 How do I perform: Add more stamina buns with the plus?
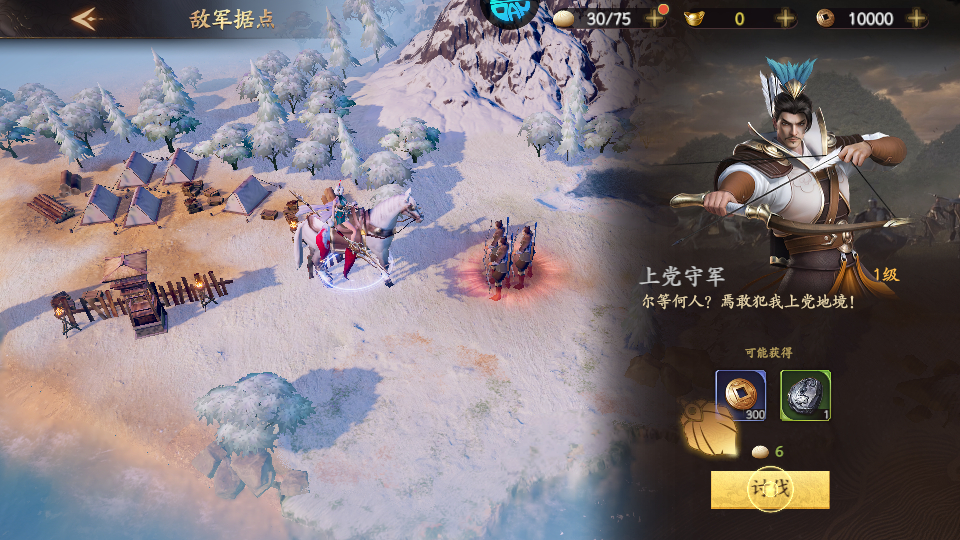(656, 18)
